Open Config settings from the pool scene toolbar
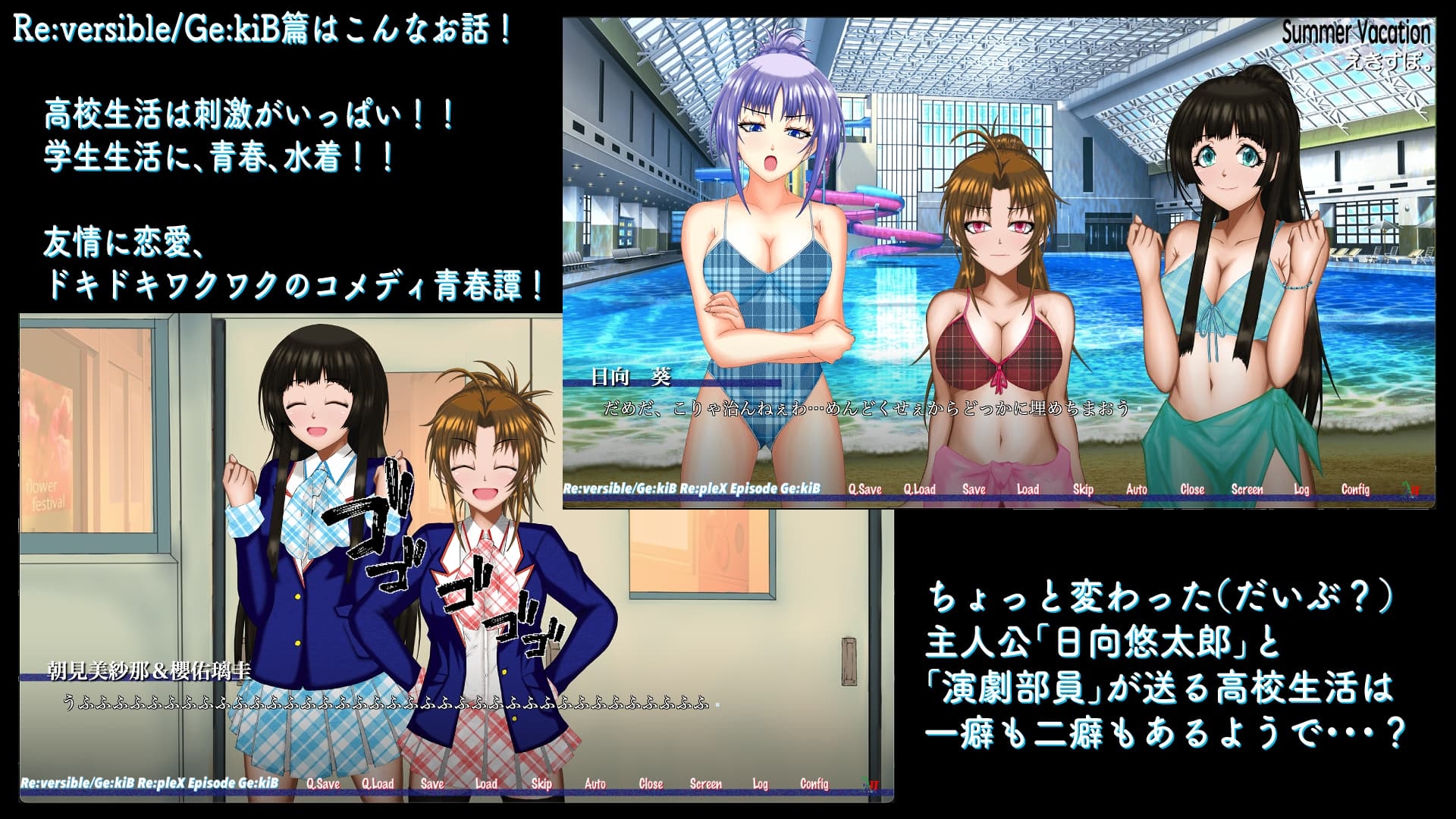 tap(1354, 490)
